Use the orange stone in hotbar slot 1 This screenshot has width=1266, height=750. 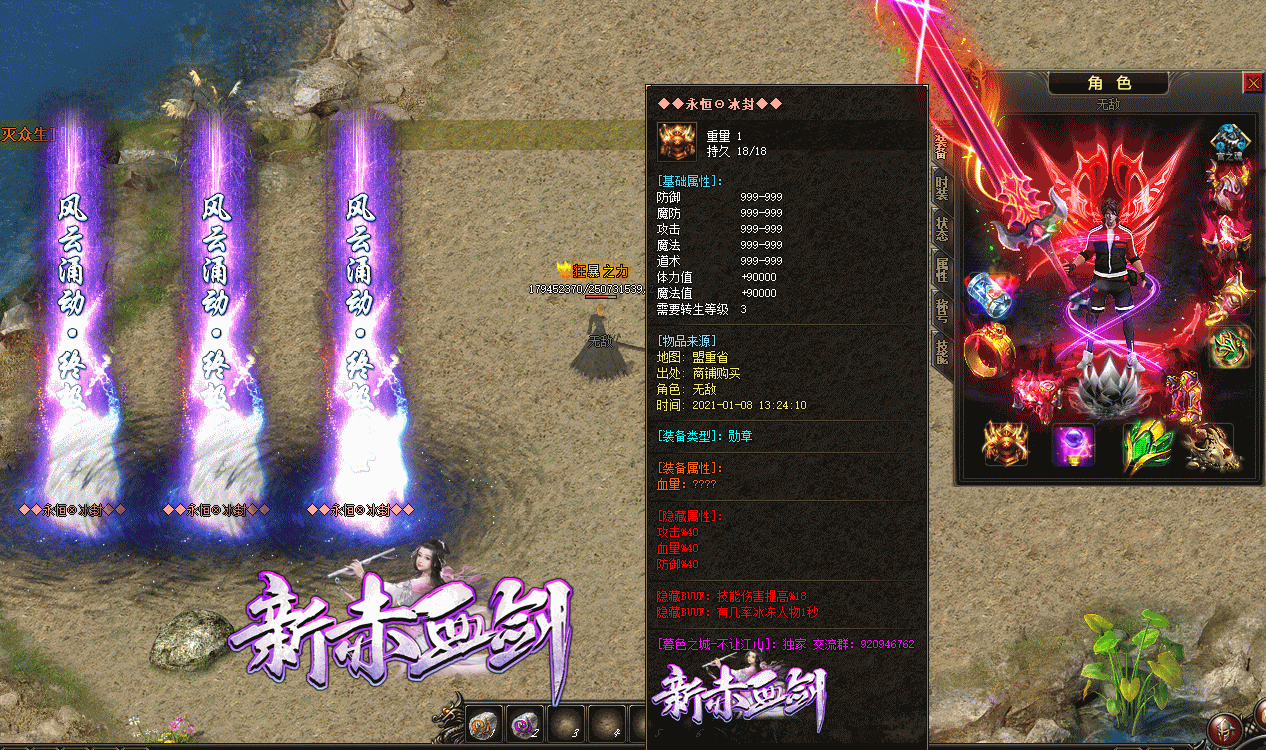point(484,724)
